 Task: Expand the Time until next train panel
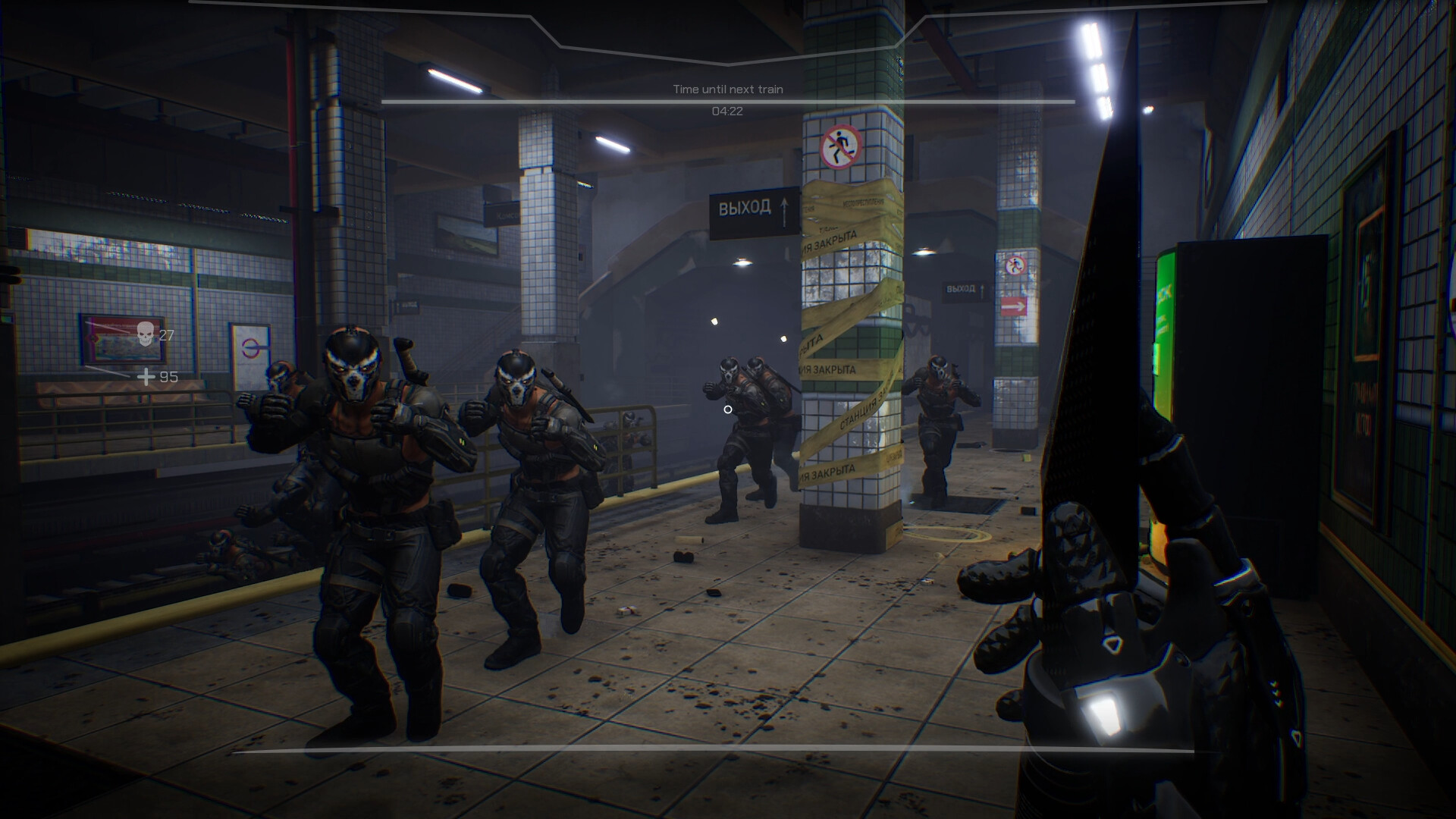pyautogui.click(x=728, y=89)
